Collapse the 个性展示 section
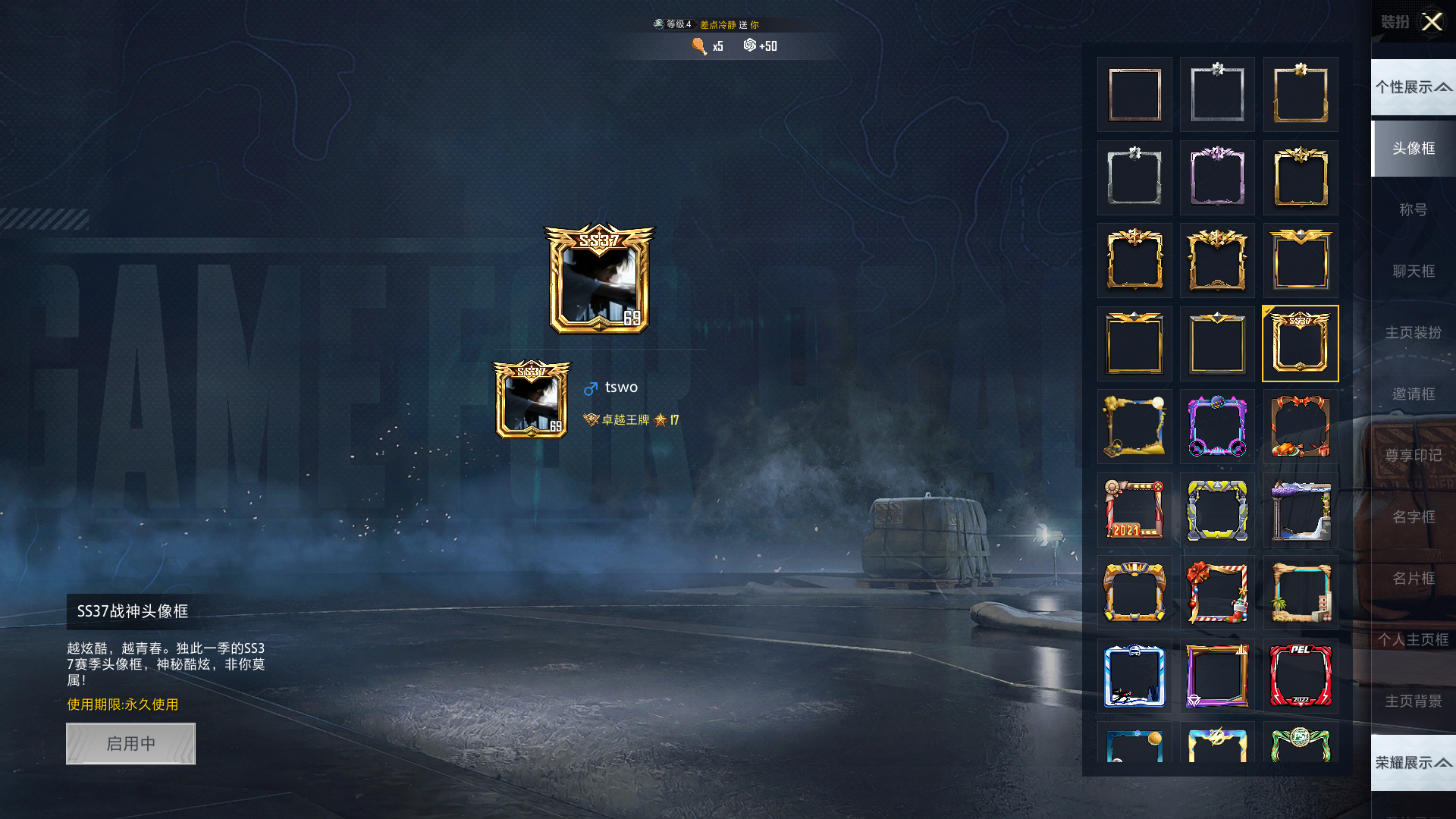This screenshot has width=1456, height=819. (1414, 87)
